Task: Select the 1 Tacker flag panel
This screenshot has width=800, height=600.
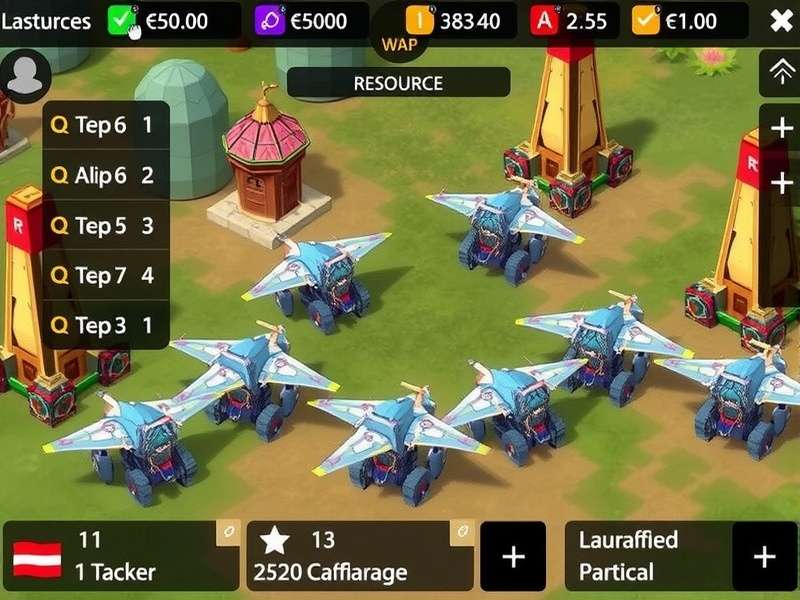Action: (x=120, y=556)
